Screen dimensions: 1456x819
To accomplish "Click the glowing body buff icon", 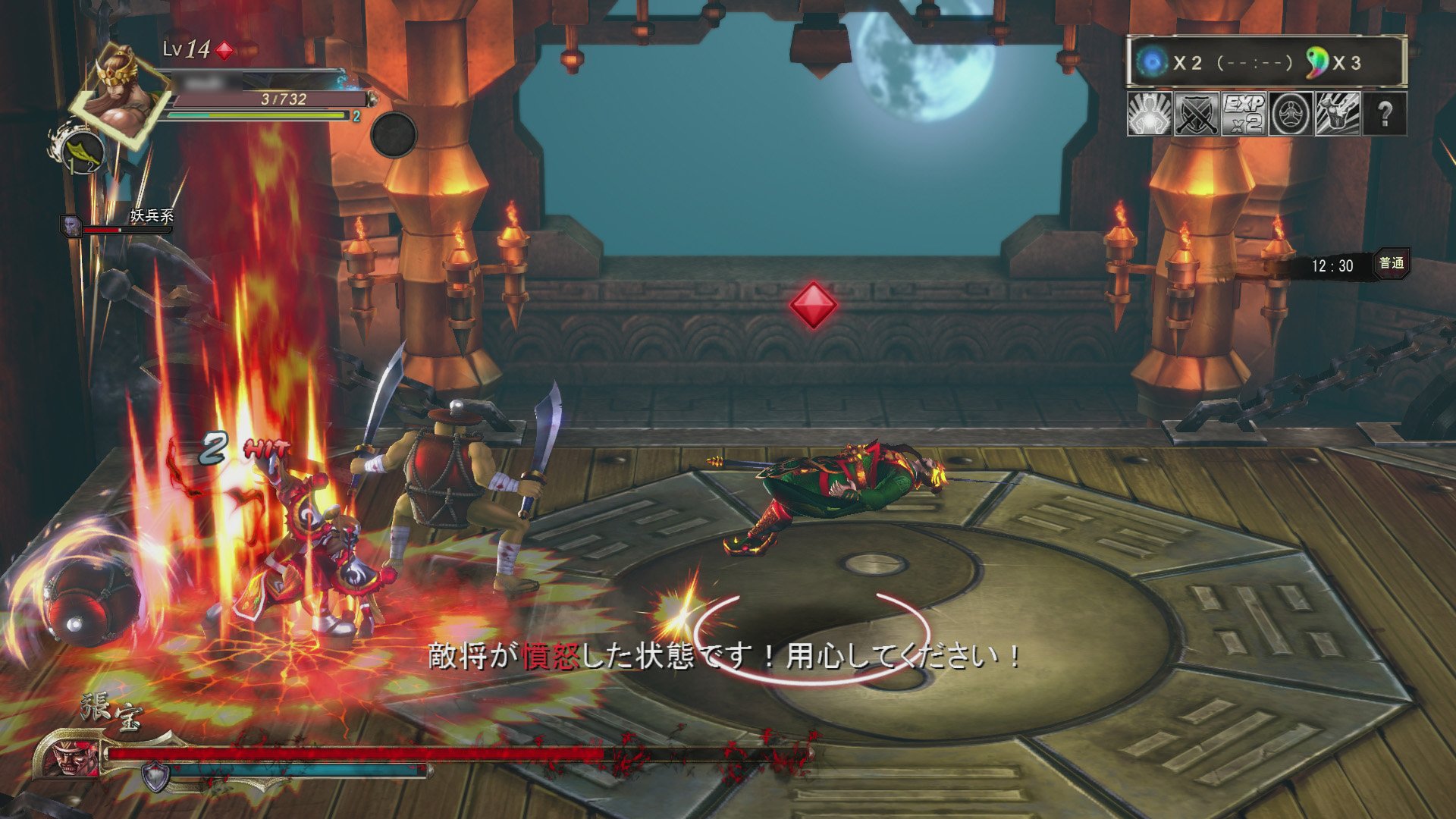I will [1147, 115].
